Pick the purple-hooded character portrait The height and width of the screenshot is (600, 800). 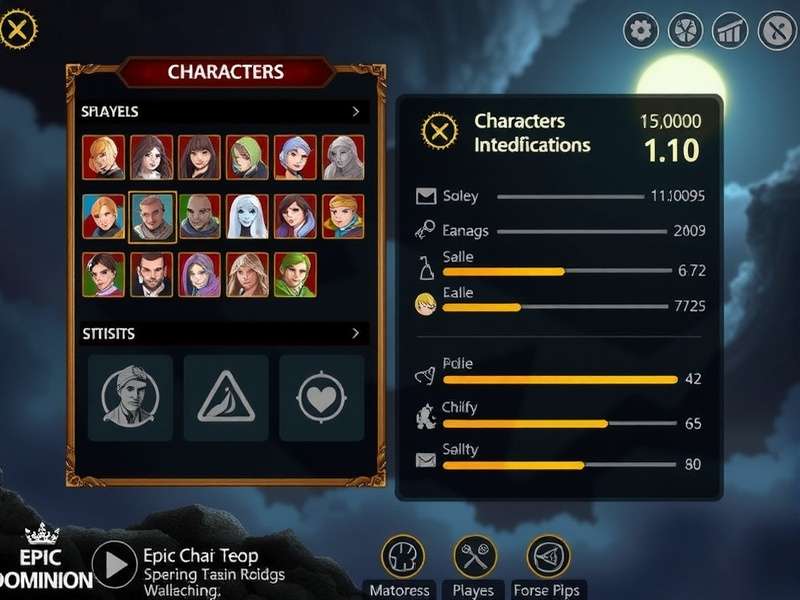pos(200,274)
